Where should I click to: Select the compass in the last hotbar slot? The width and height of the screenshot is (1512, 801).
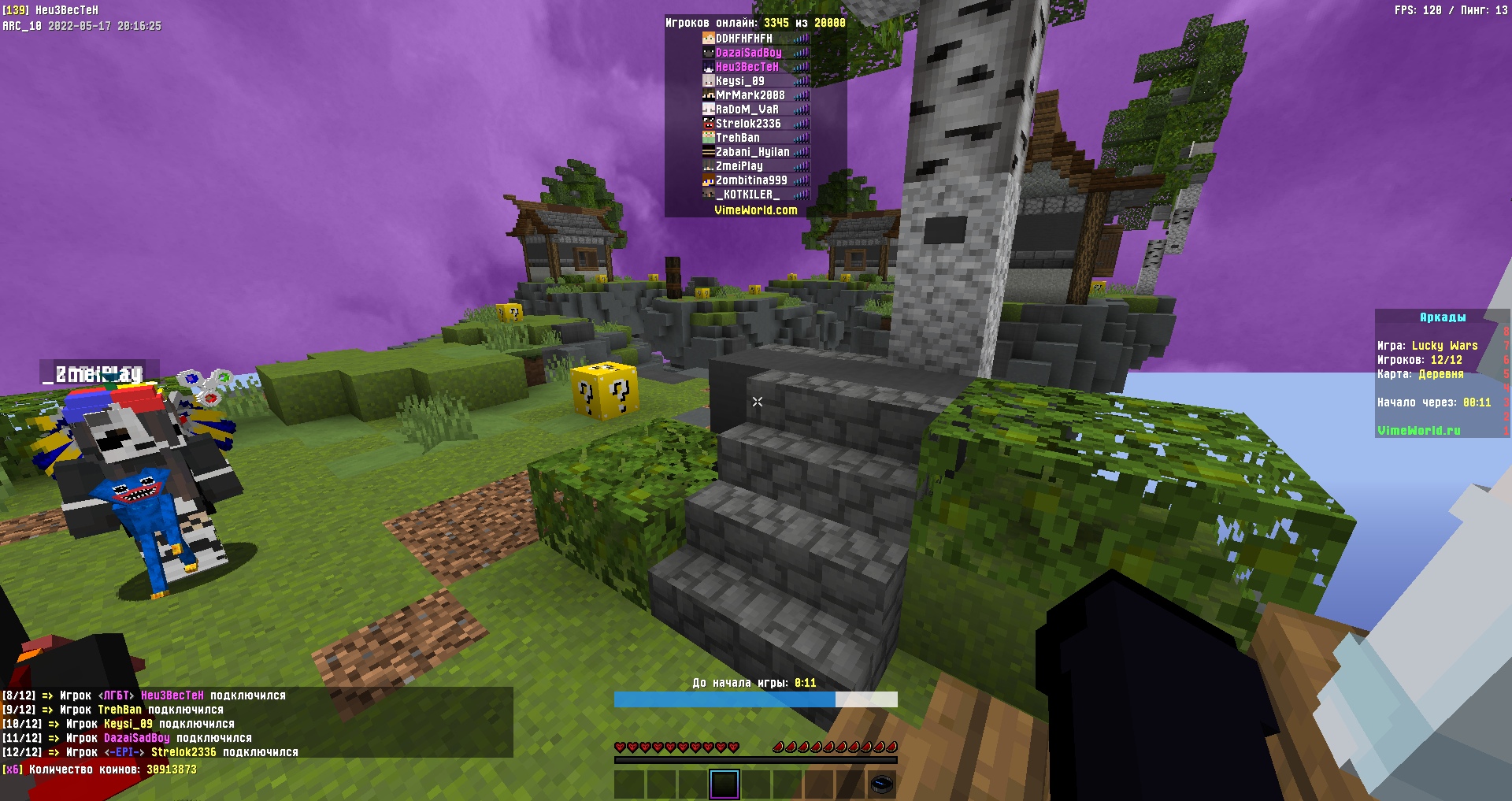point(884,784)
